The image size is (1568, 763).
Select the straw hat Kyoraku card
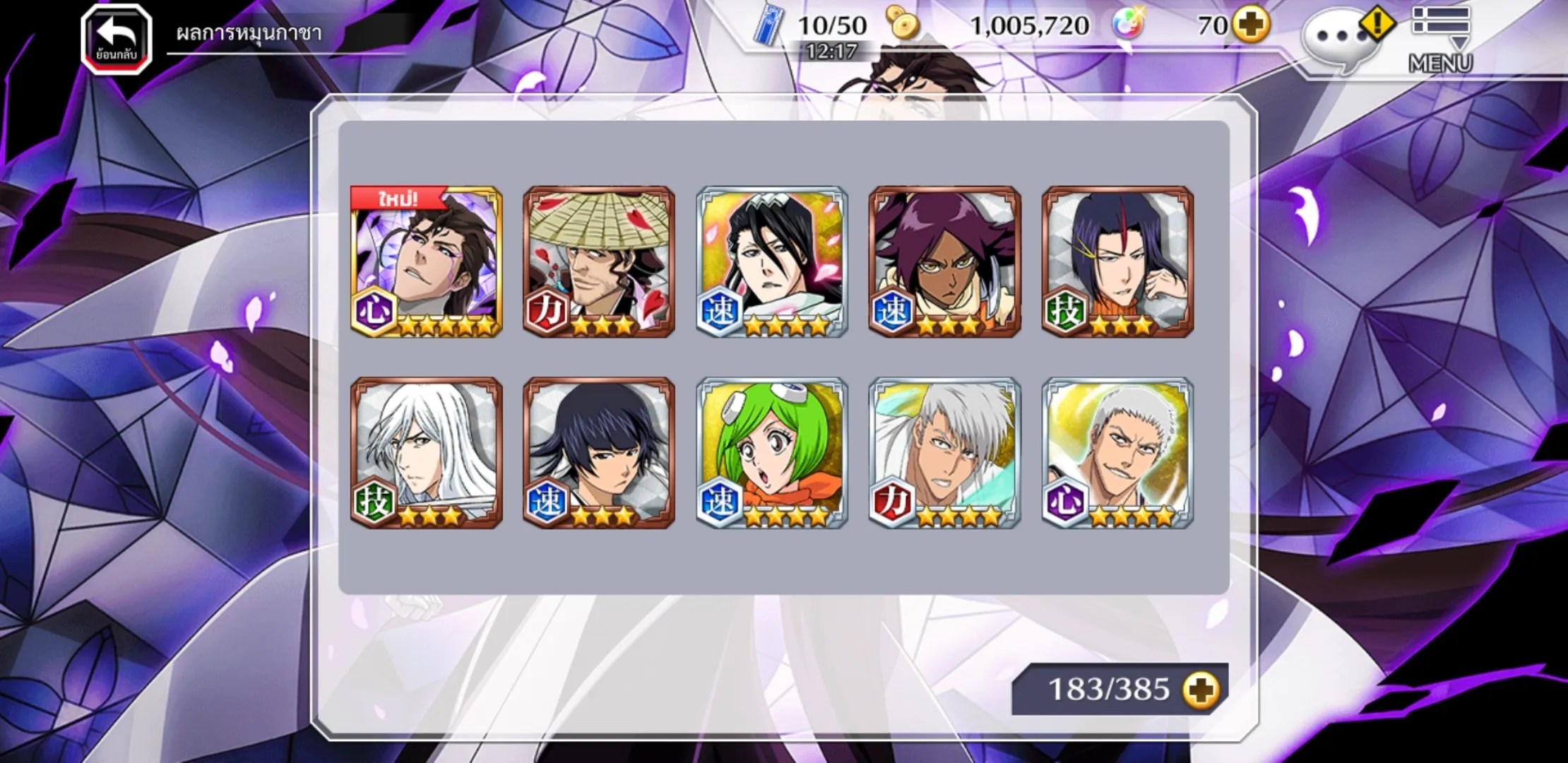(599, 261)
